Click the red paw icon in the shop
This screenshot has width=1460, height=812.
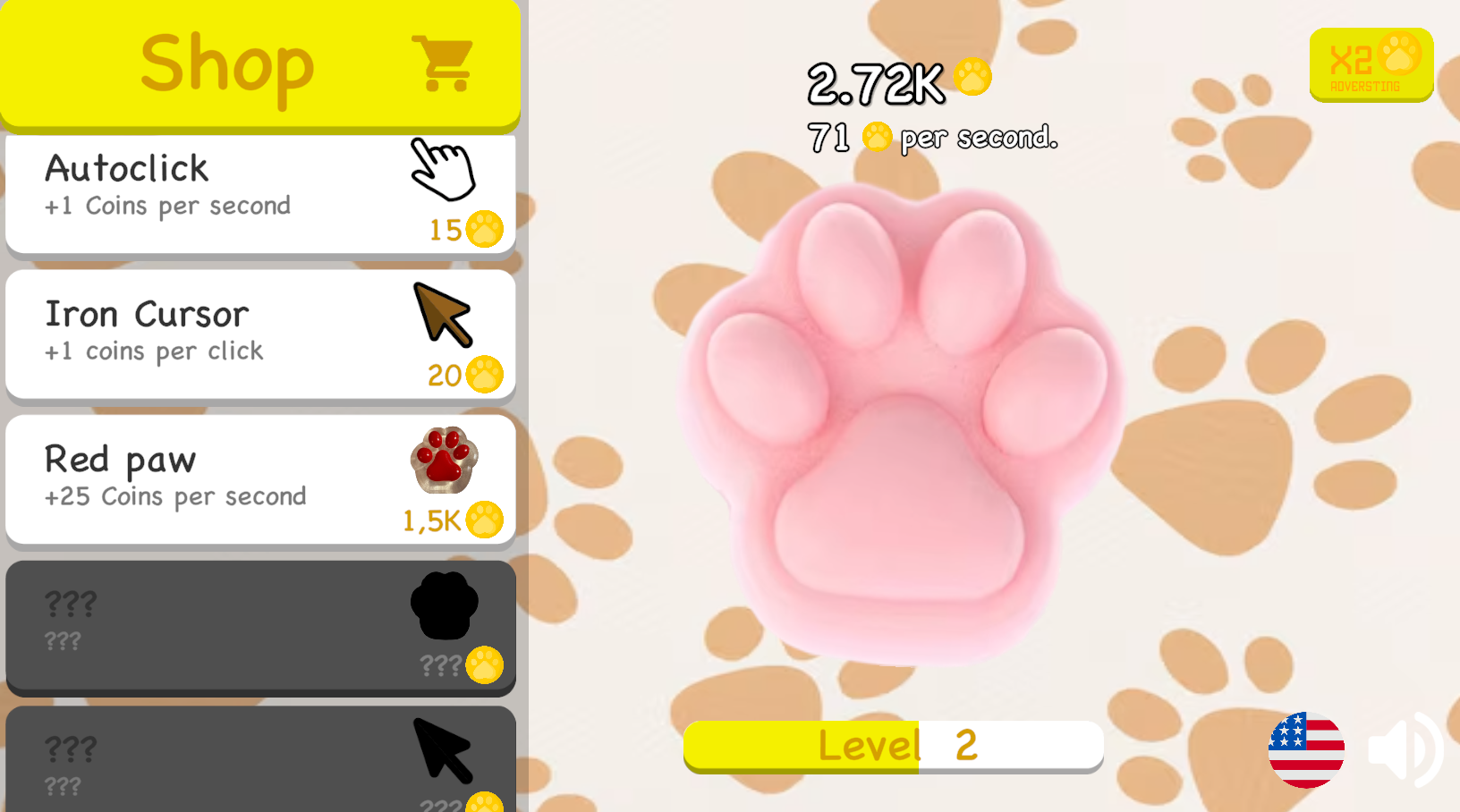[x=444, y=460]
